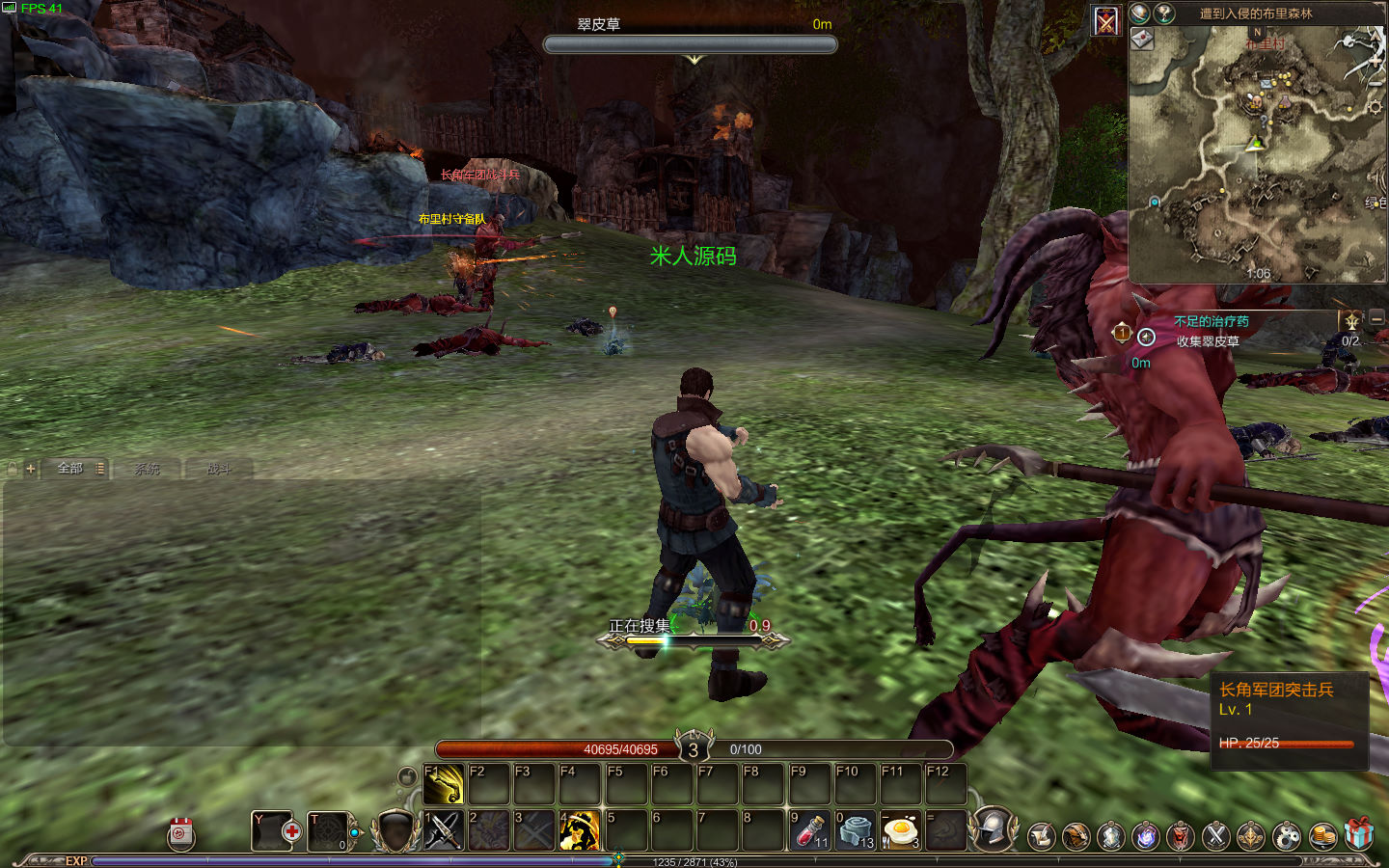Select the 不足的治疗药 quest tracker entry

click(1211, 321)
